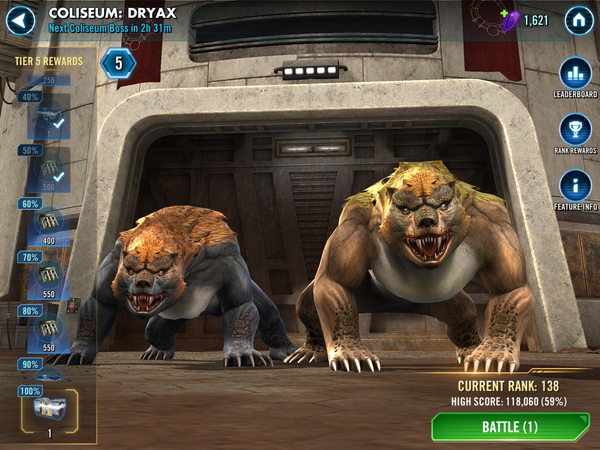View Rank Rewards
The height and width of the screenshot is (450, 600).
574,130
